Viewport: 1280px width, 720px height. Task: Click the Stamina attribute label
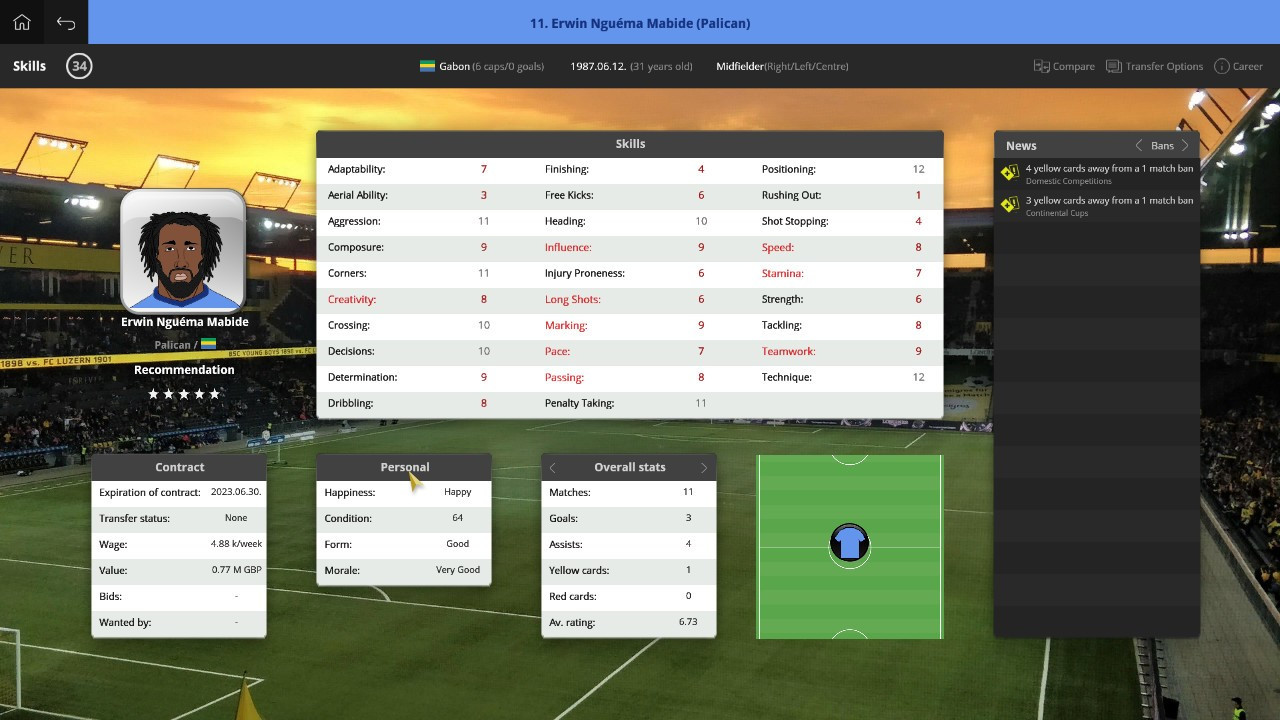(783, 273)
